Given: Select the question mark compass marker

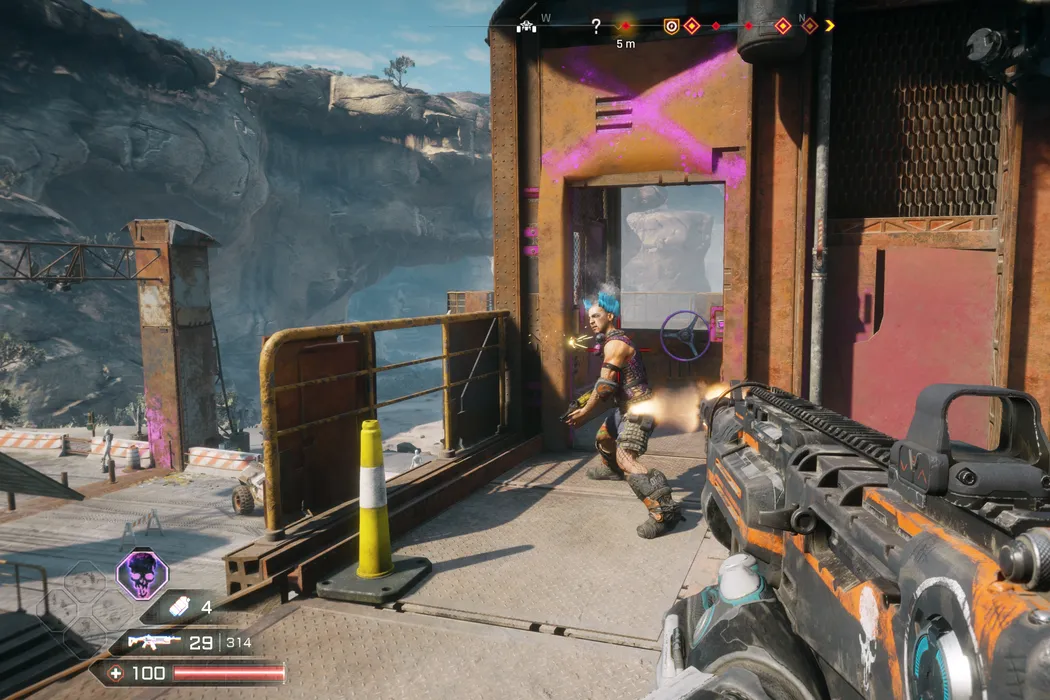Looking at the screenshot, I should [596, 26].
